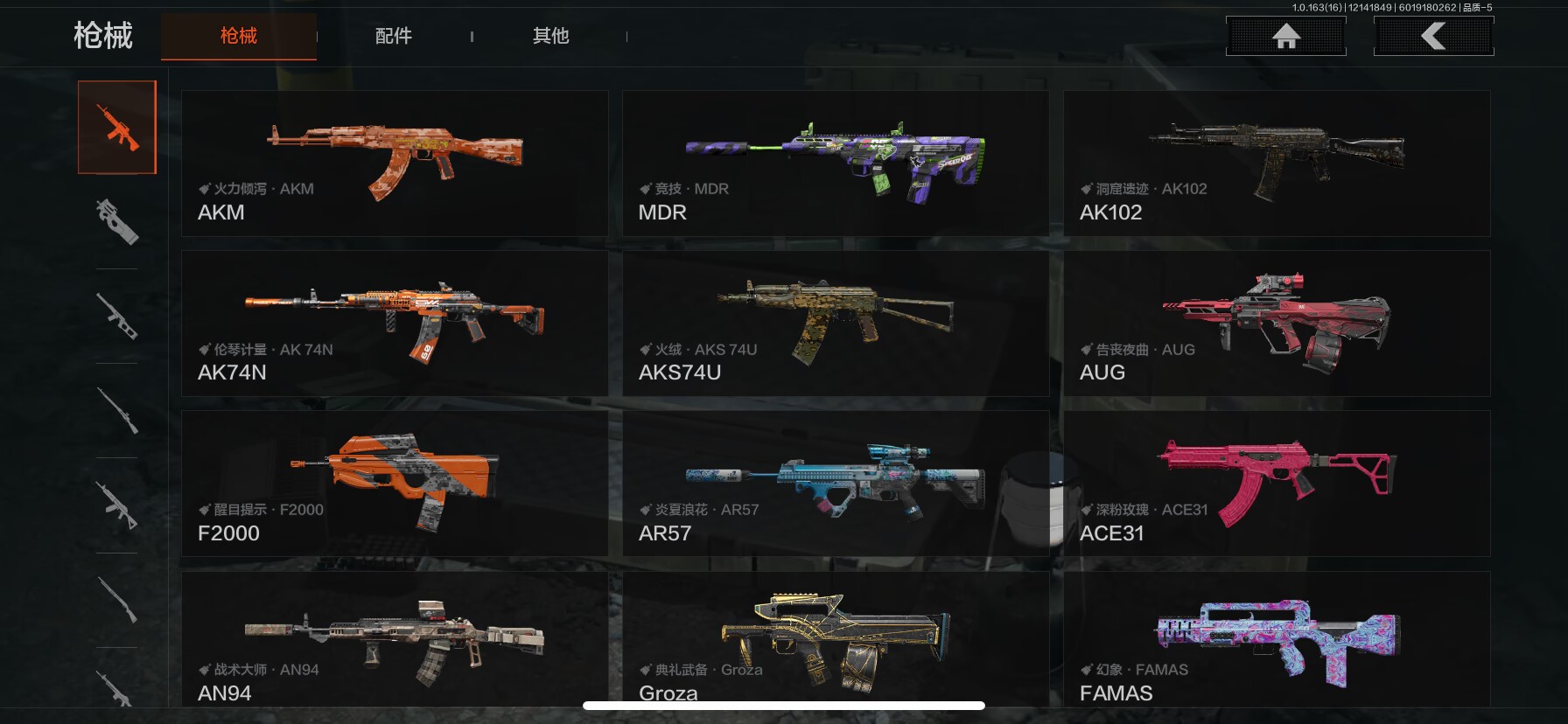Open the FAMAS weapon tile
The height and width of the screenshot is (724, 1568).
(1277, 640)
